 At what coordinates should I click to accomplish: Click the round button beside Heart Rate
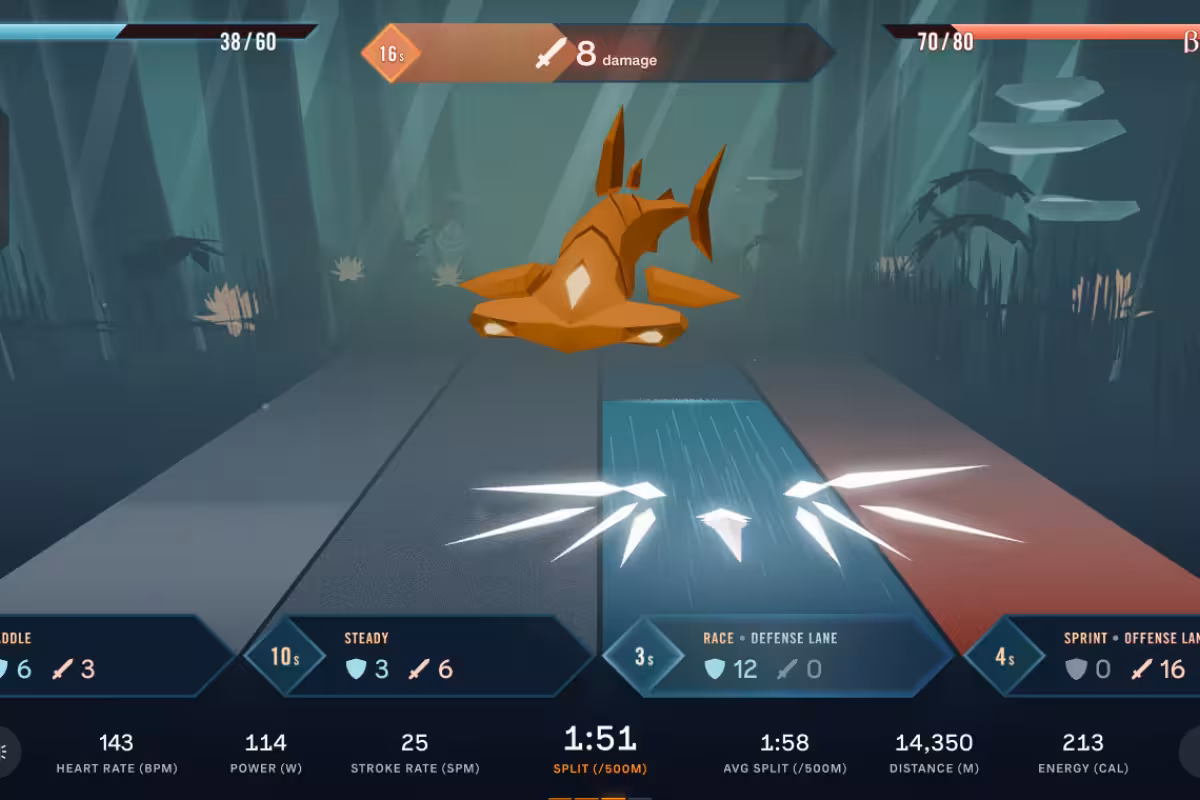(x=8, y=752)
